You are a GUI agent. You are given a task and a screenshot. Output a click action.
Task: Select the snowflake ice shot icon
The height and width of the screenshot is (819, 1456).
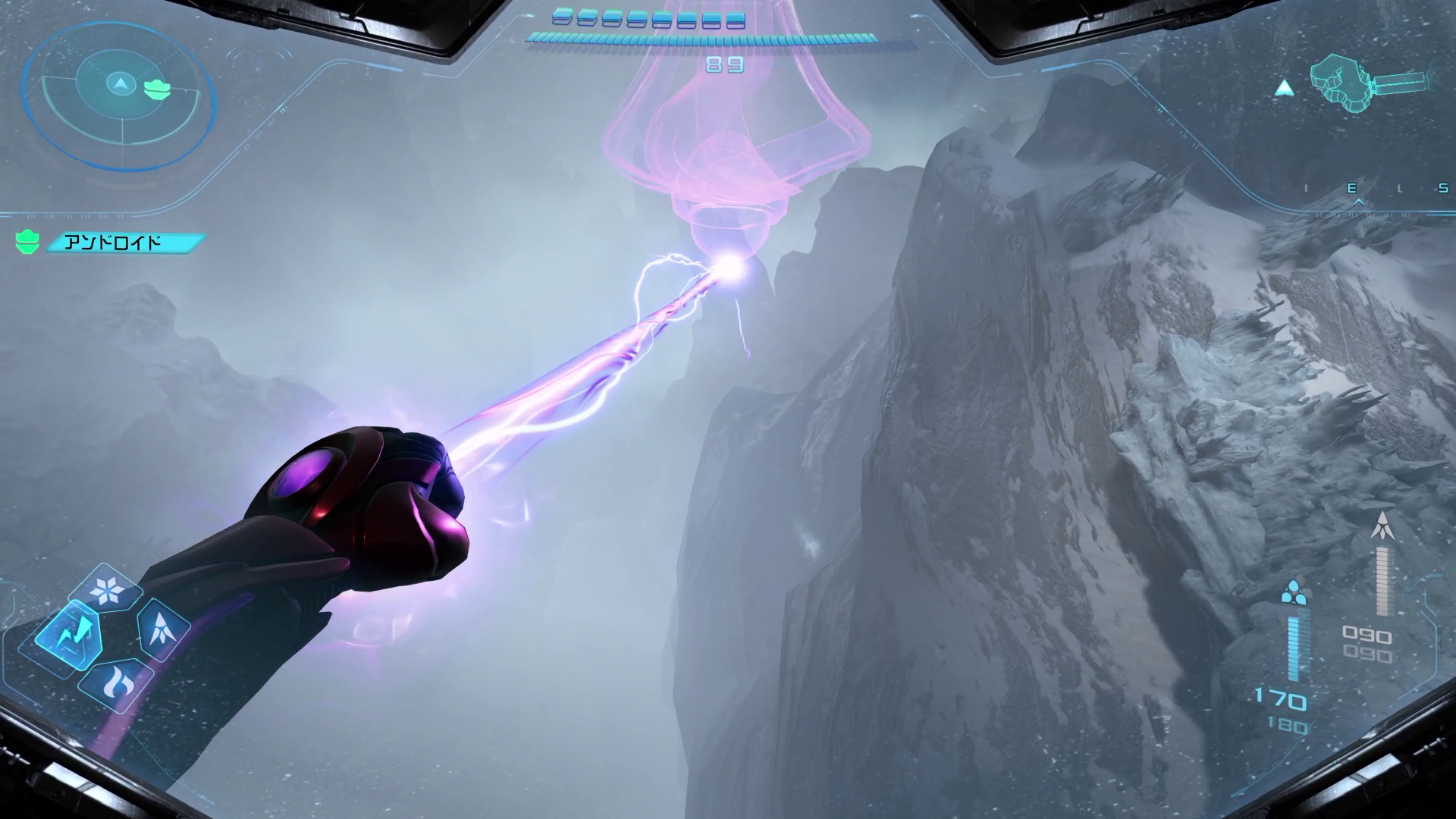pyautogui.click(x=106, y=589)
